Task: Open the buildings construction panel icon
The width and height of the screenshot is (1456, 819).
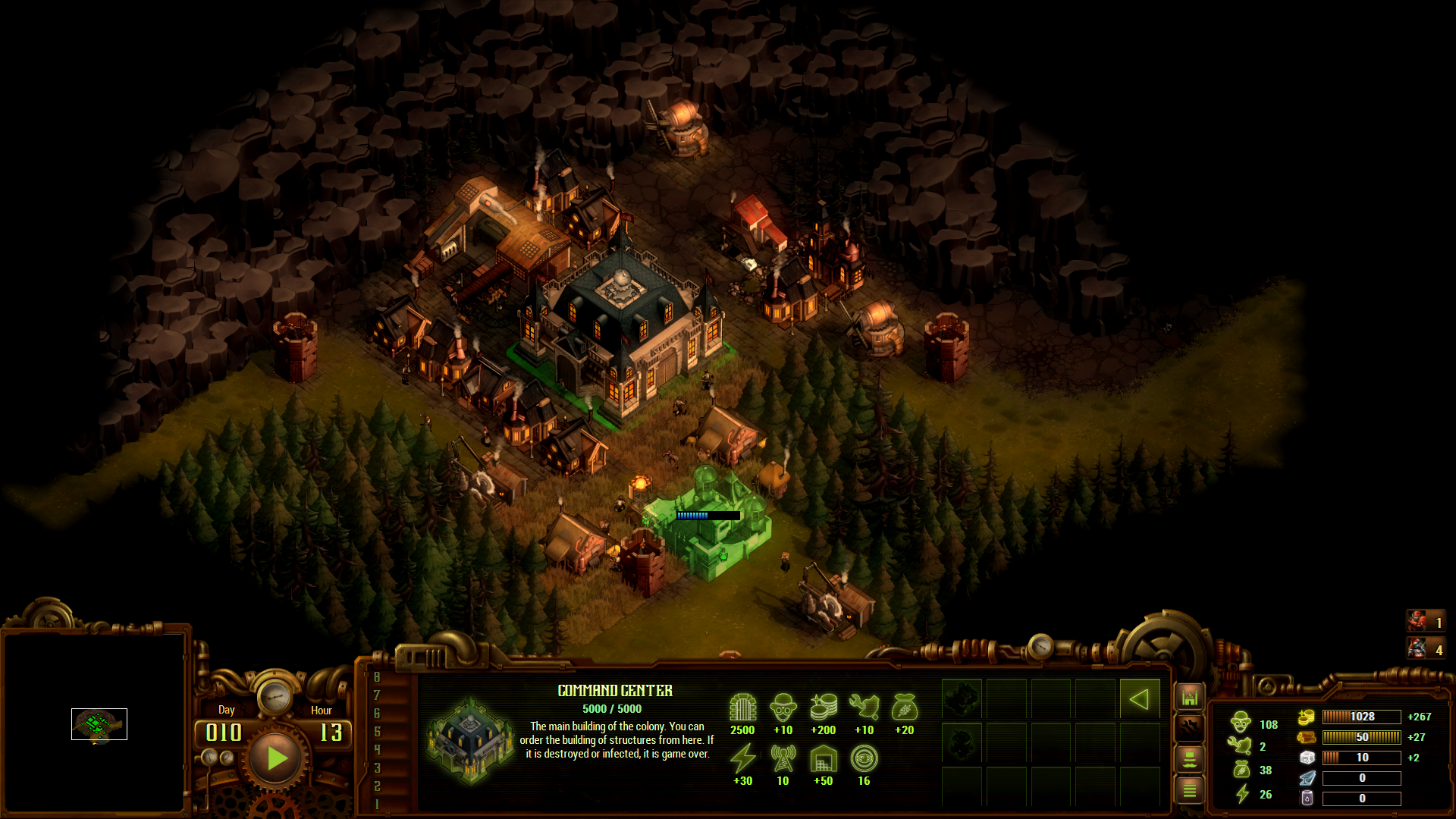Action: click(x=1190, y=697)
